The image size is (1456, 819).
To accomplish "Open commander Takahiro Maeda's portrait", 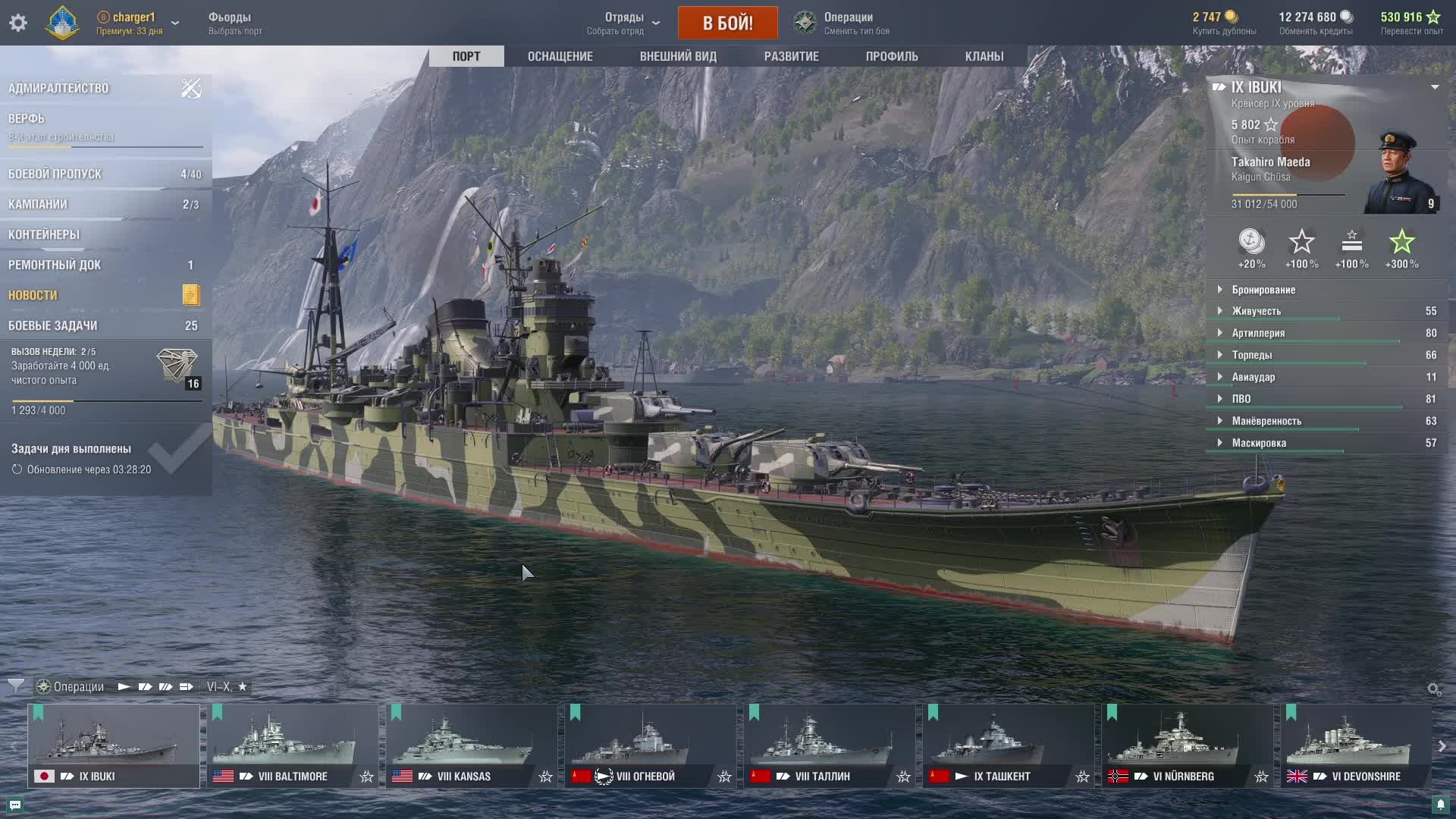I will point(1398,172).
